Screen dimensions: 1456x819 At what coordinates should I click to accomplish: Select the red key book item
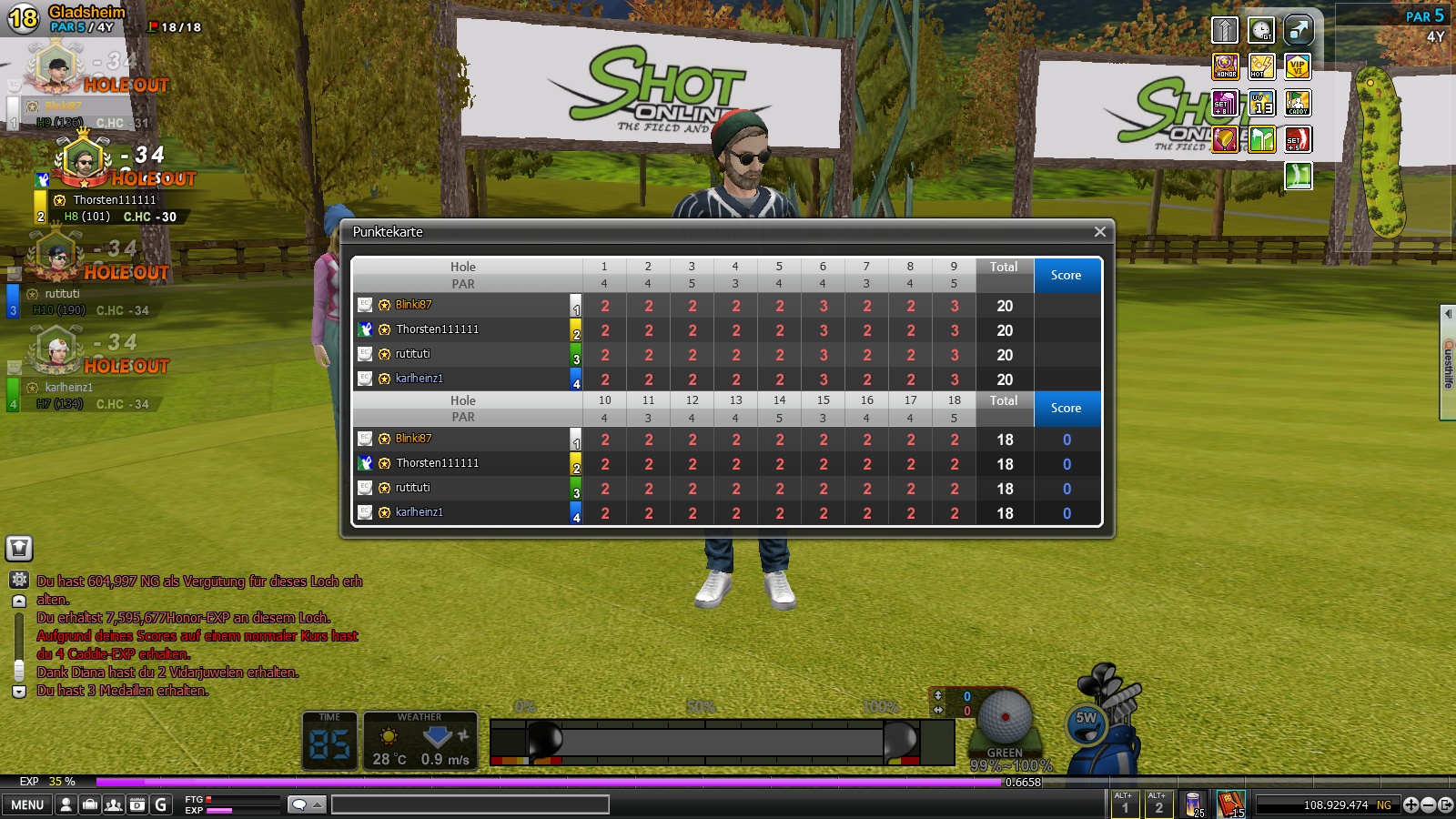[1230, 804]
